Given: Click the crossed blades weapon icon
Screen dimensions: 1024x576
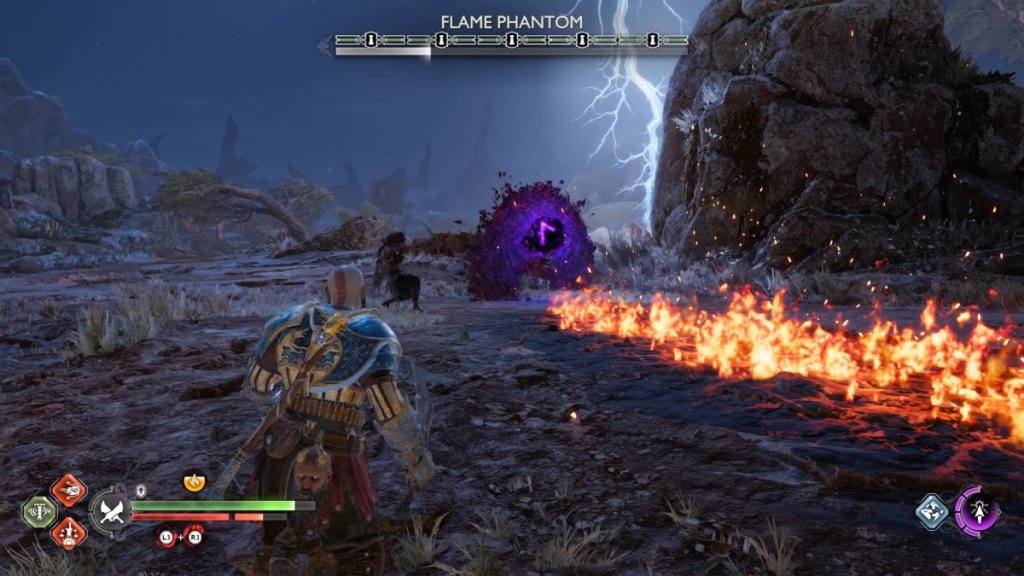Looking at the screenshot, I should click(x=109, y=512).
